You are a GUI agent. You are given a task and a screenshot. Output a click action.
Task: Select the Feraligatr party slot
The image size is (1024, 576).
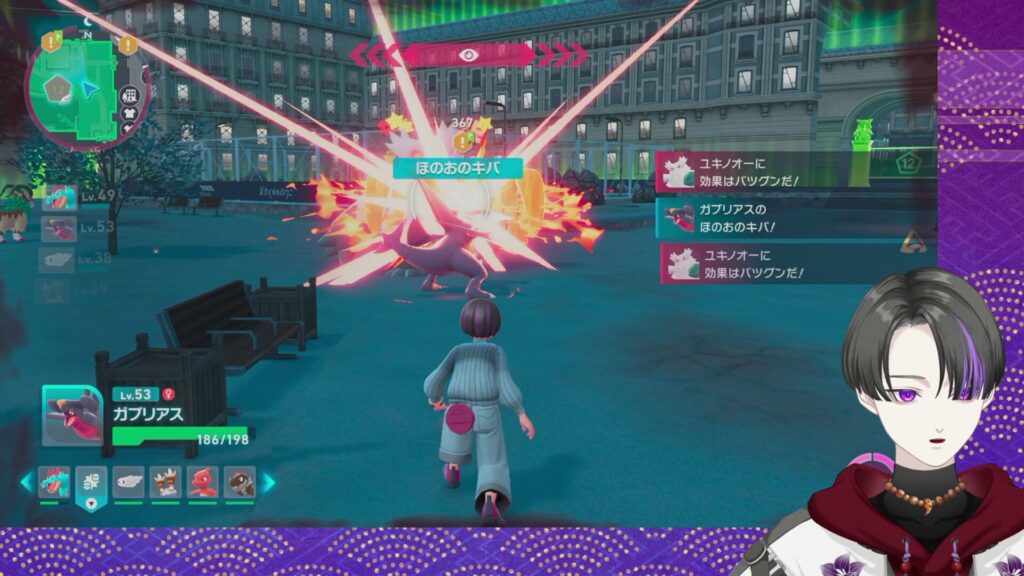point(55,482)
